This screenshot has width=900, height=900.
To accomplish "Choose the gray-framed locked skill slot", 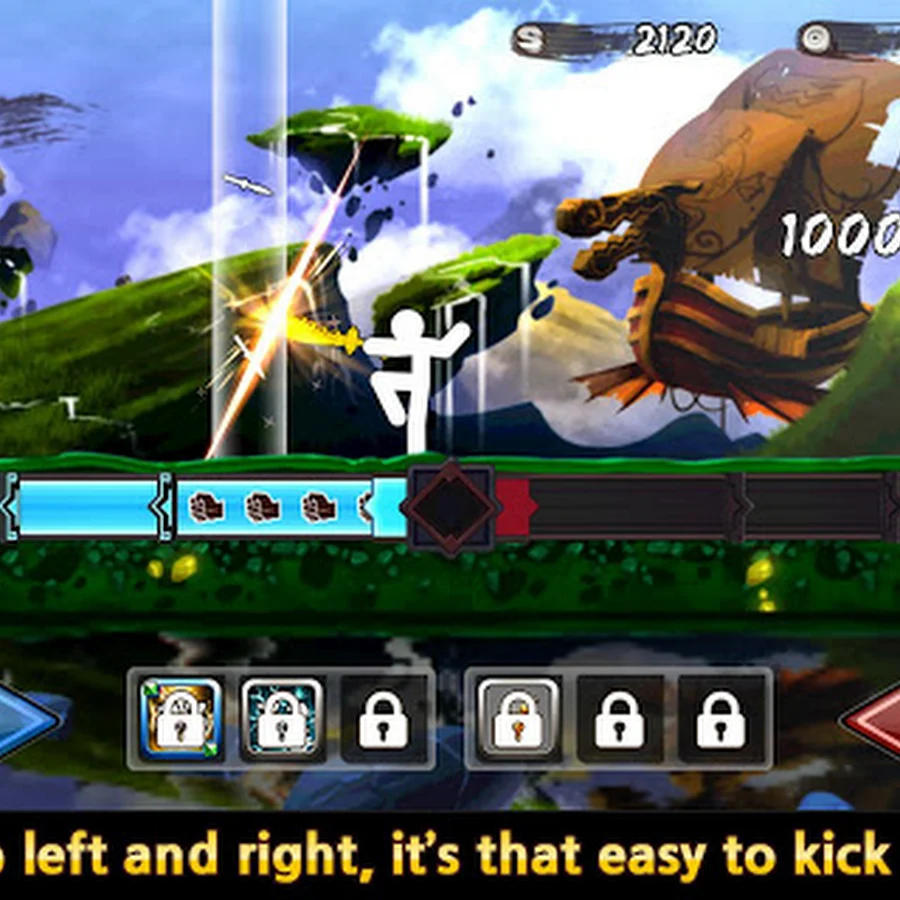I will (x=518, y=718).
